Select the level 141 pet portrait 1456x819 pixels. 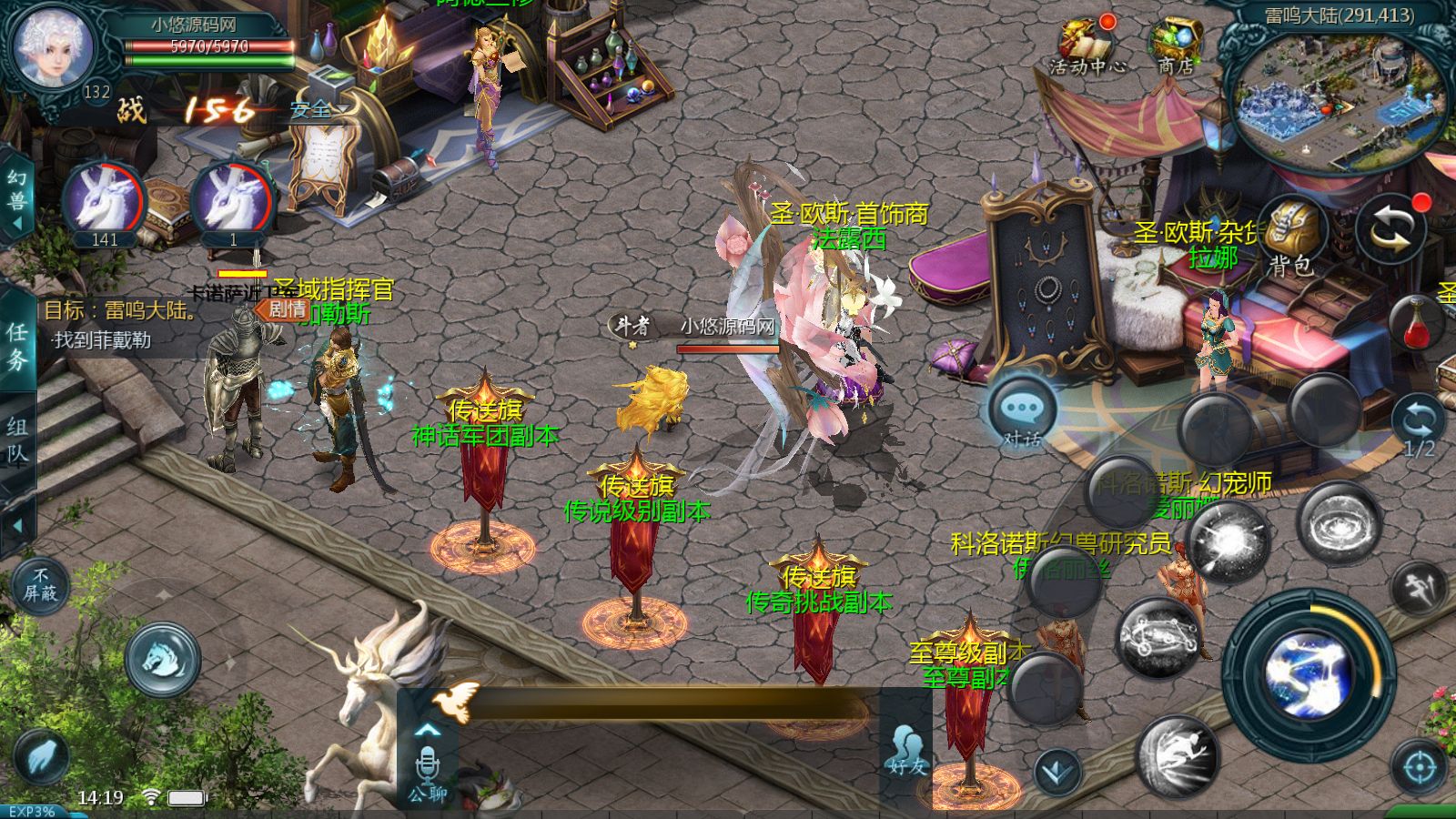click(x=104, y=203)
